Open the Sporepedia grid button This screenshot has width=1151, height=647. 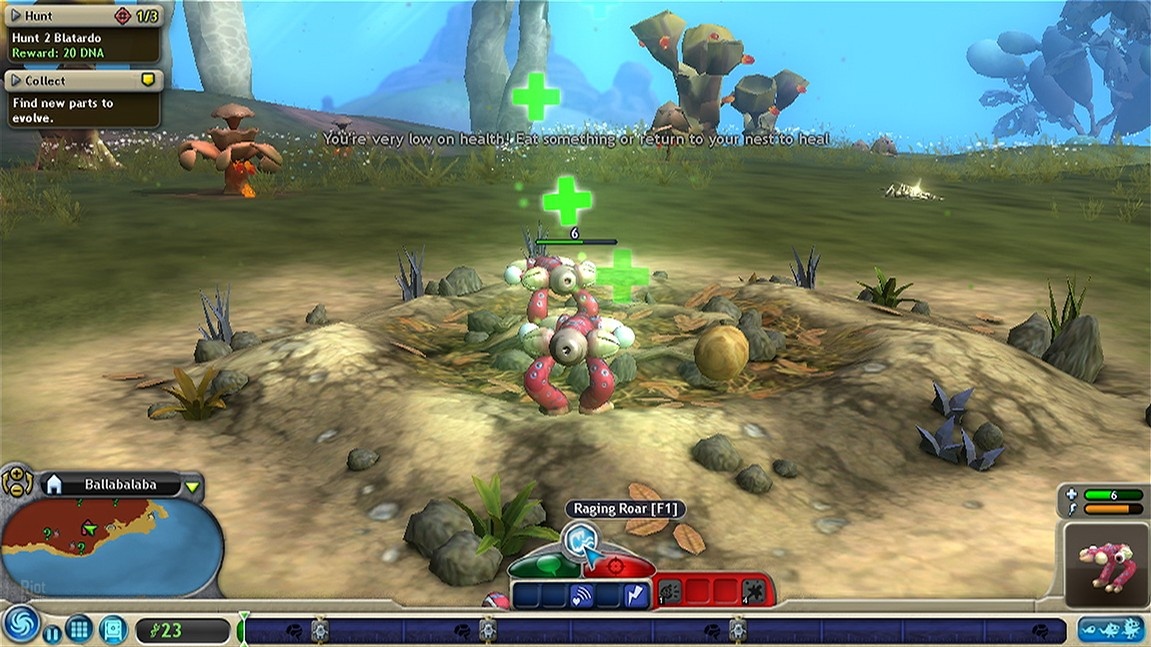point(79,630)
